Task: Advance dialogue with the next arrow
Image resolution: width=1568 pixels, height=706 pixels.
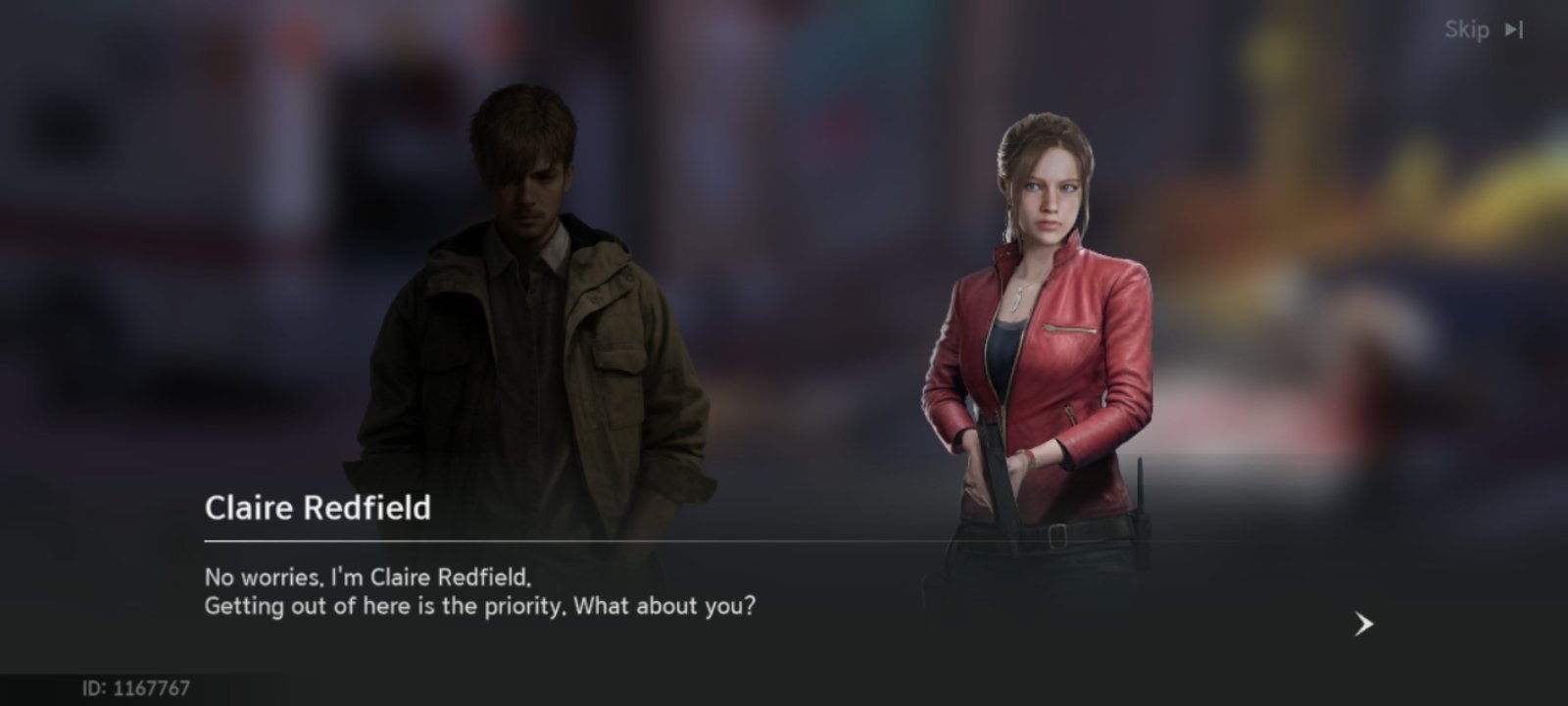Action: pos(1363,624)
